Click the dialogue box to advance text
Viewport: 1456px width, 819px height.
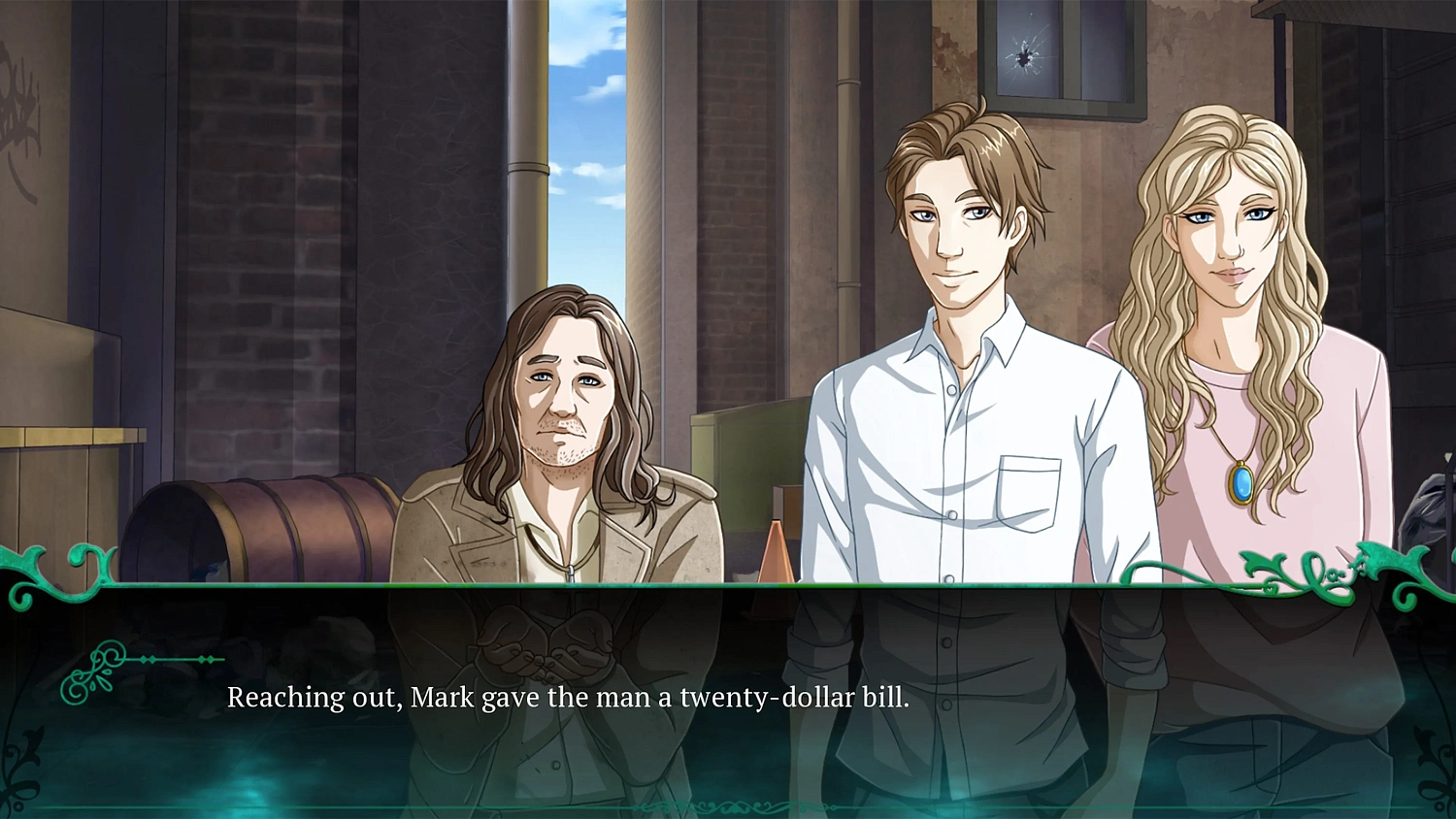click(728, 708)
